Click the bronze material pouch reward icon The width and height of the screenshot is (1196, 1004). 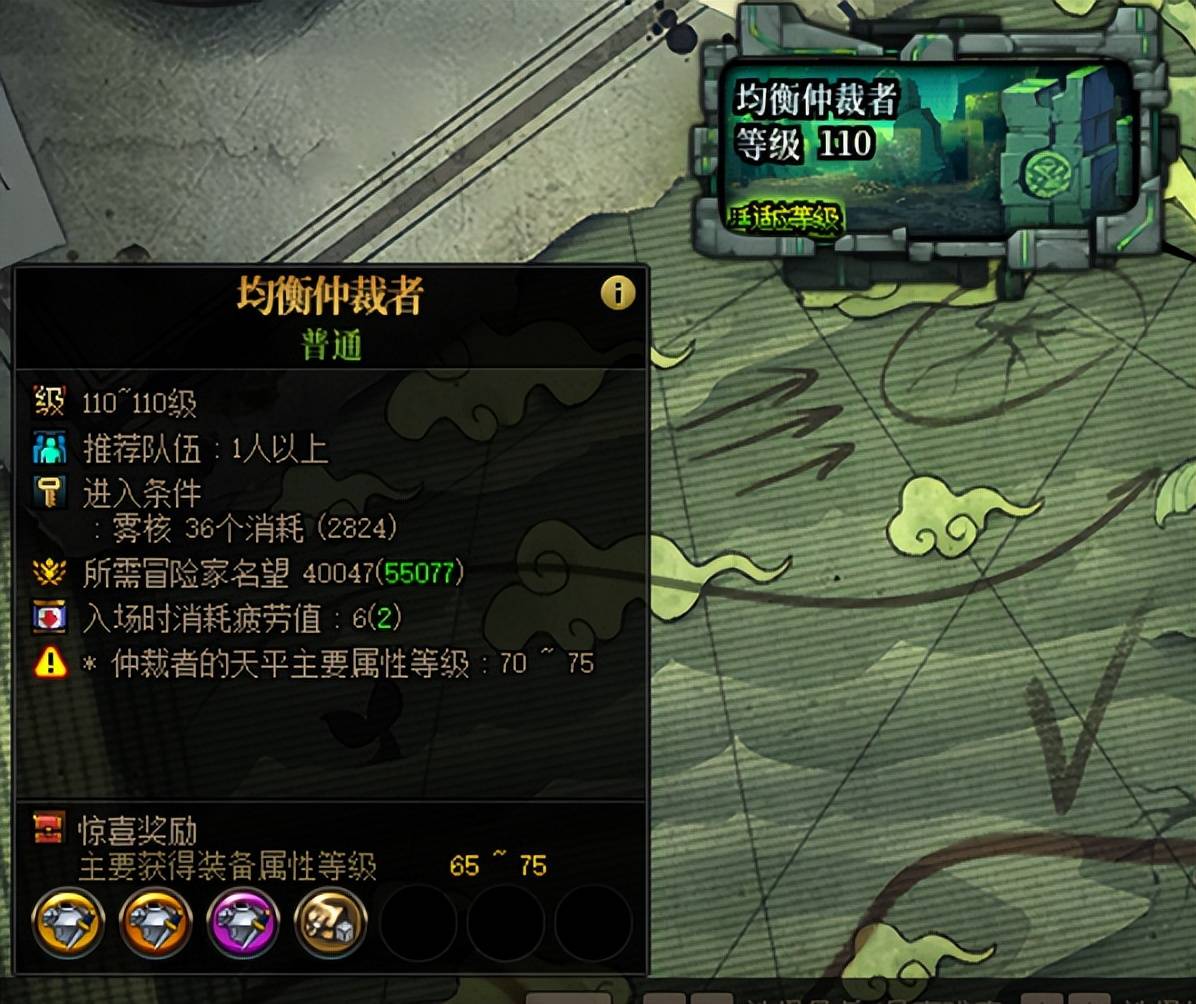(330, 923)
